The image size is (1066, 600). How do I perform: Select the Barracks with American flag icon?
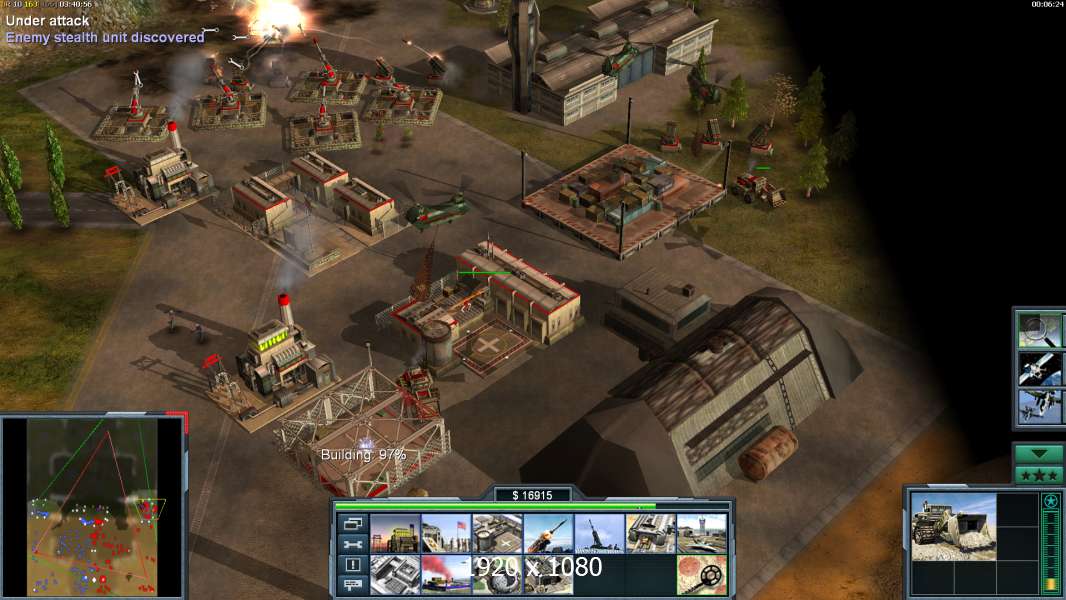(x=446, y=534)
